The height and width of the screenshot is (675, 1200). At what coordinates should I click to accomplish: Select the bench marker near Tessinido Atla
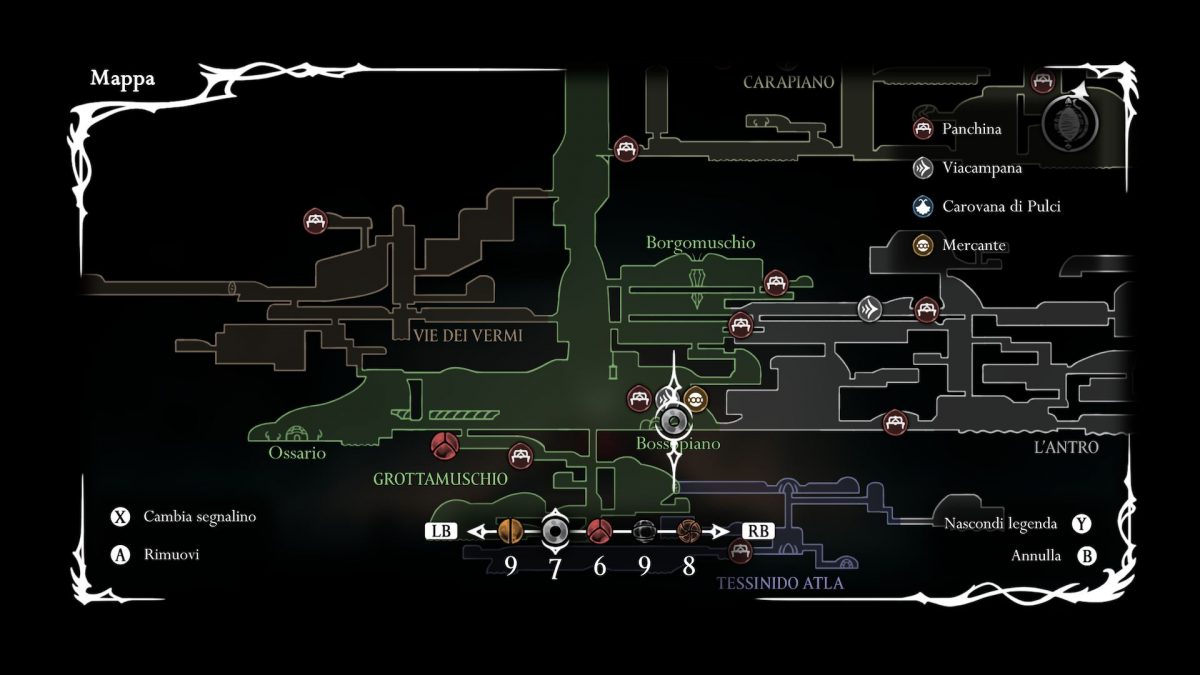[x=740, y=551]
